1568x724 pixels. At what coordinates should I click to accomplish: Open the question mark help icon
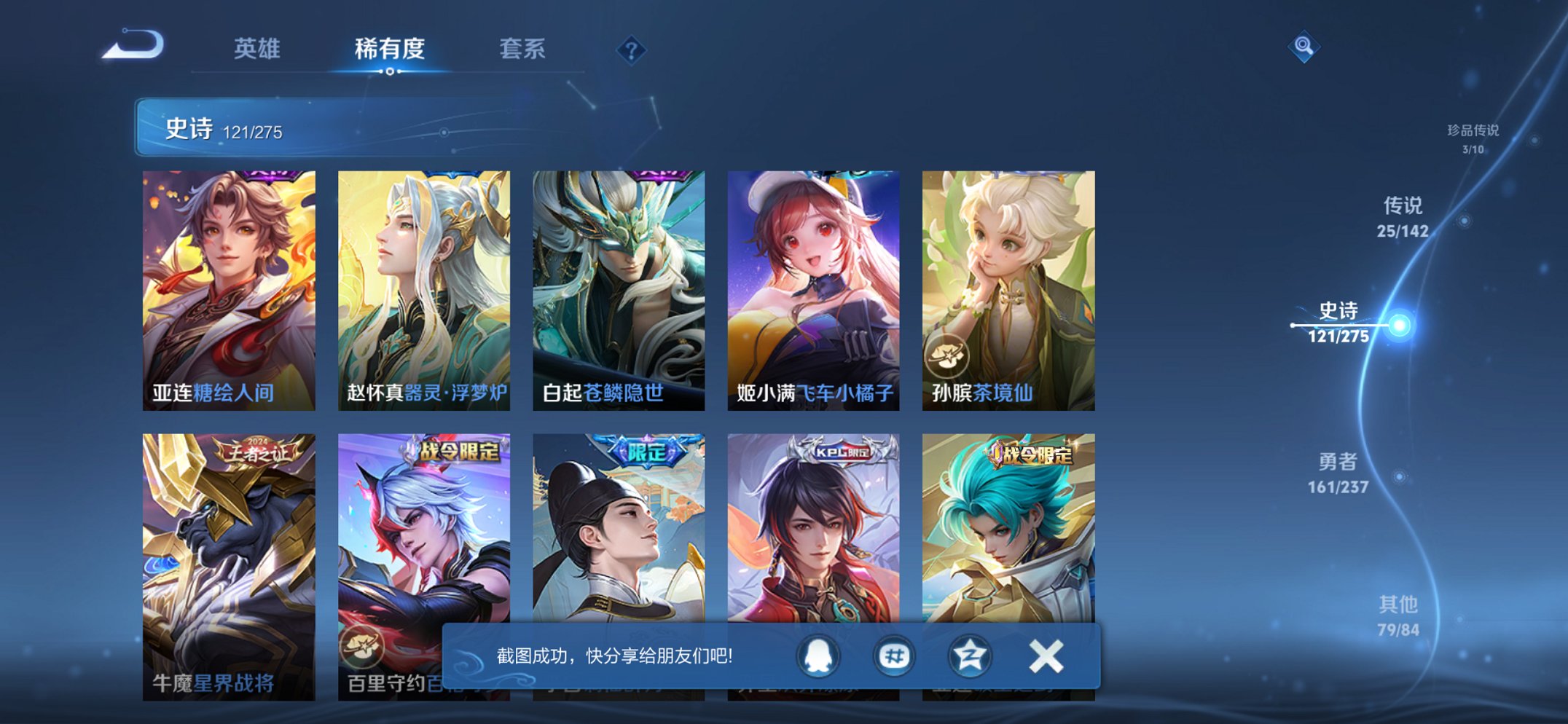(x=631, y=50)
